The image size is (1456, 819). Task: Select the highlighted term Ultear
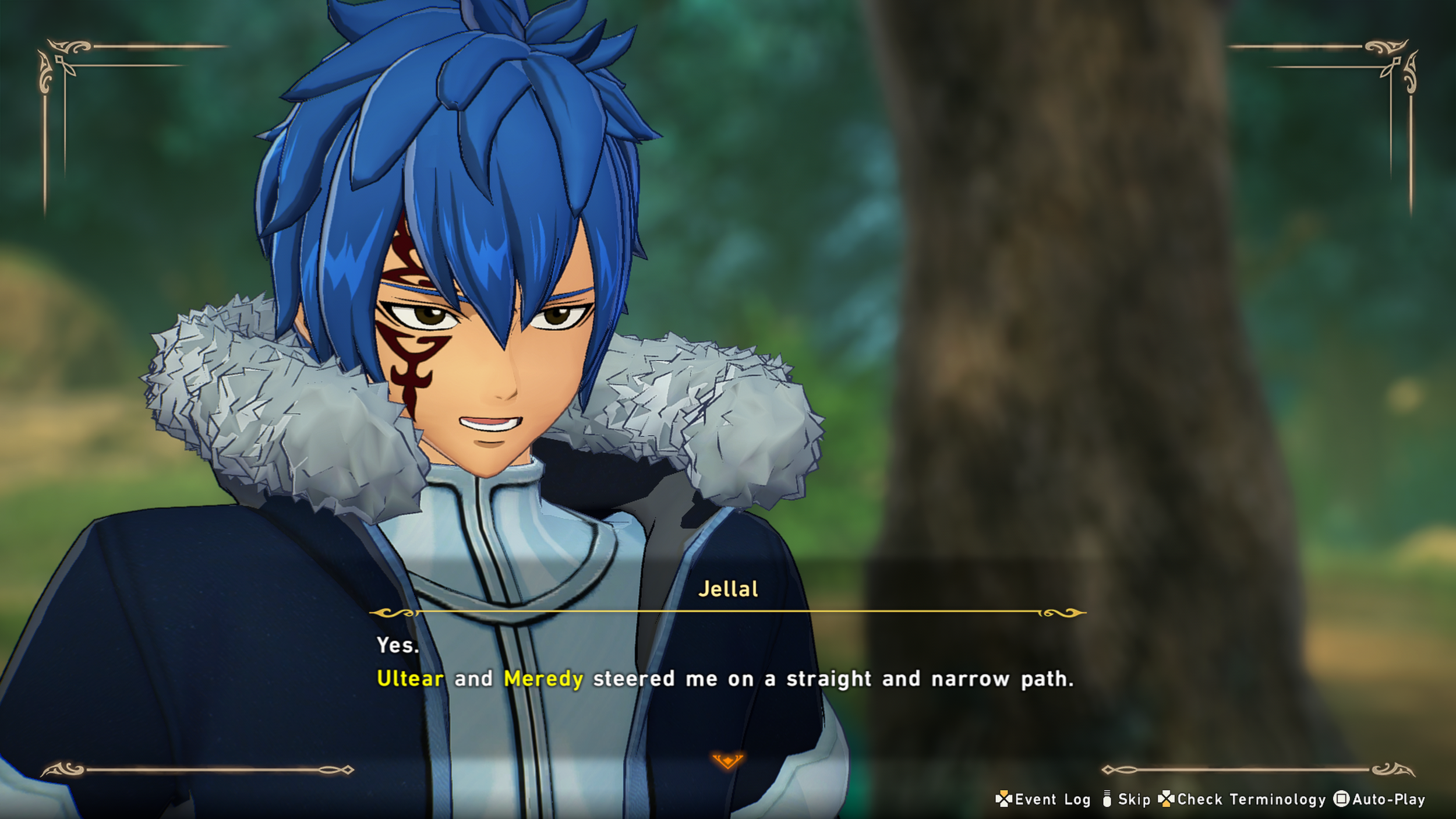click(x=410, y=679)
